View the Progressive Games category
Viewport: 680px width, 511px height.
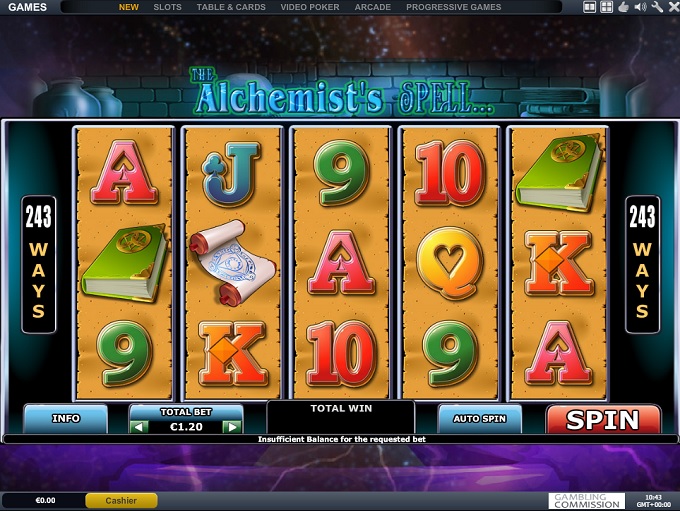click(x=453, y=7)
